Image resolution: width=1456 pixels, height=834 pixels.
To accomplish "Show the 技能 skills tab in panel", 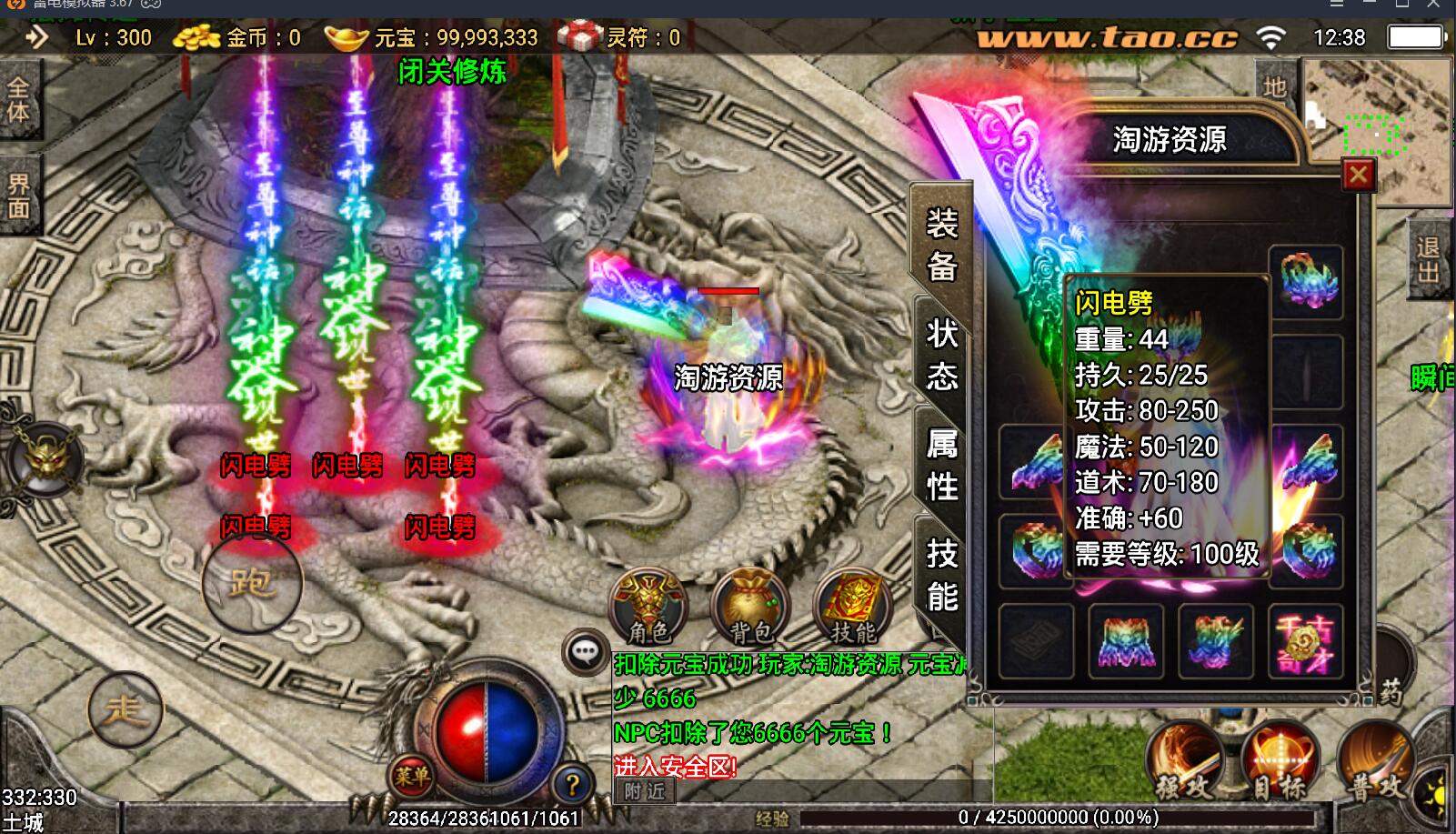I will coord(942,575).
